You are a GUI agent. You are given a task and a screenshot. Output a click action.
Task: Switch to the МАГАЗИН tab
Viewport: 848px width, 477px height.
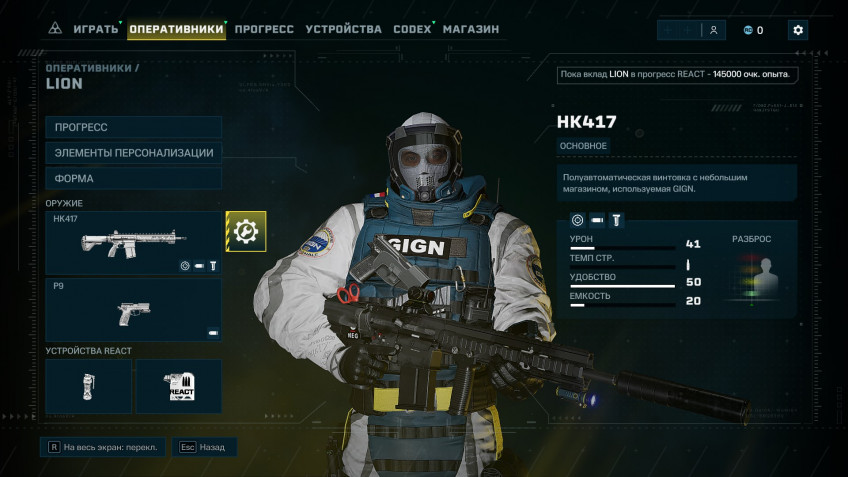click(x=471, y=29)
